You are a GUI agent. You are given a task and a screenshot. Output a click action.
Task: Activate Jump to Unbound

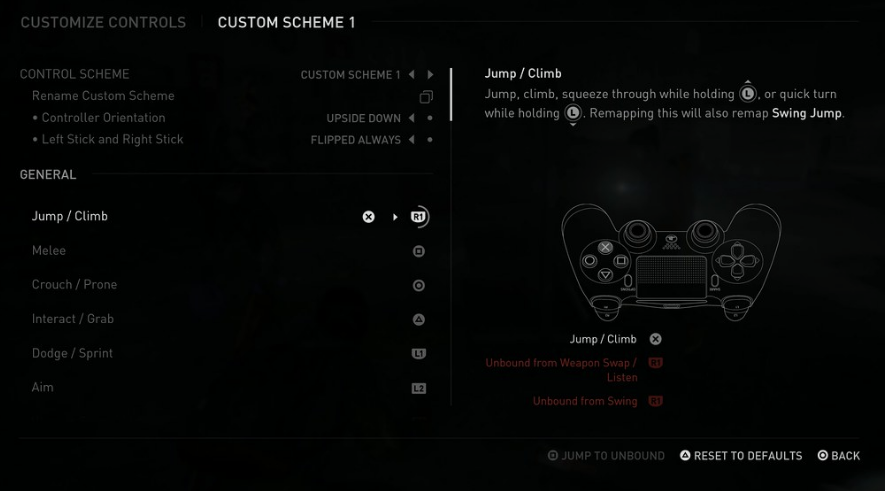(606, 456)
